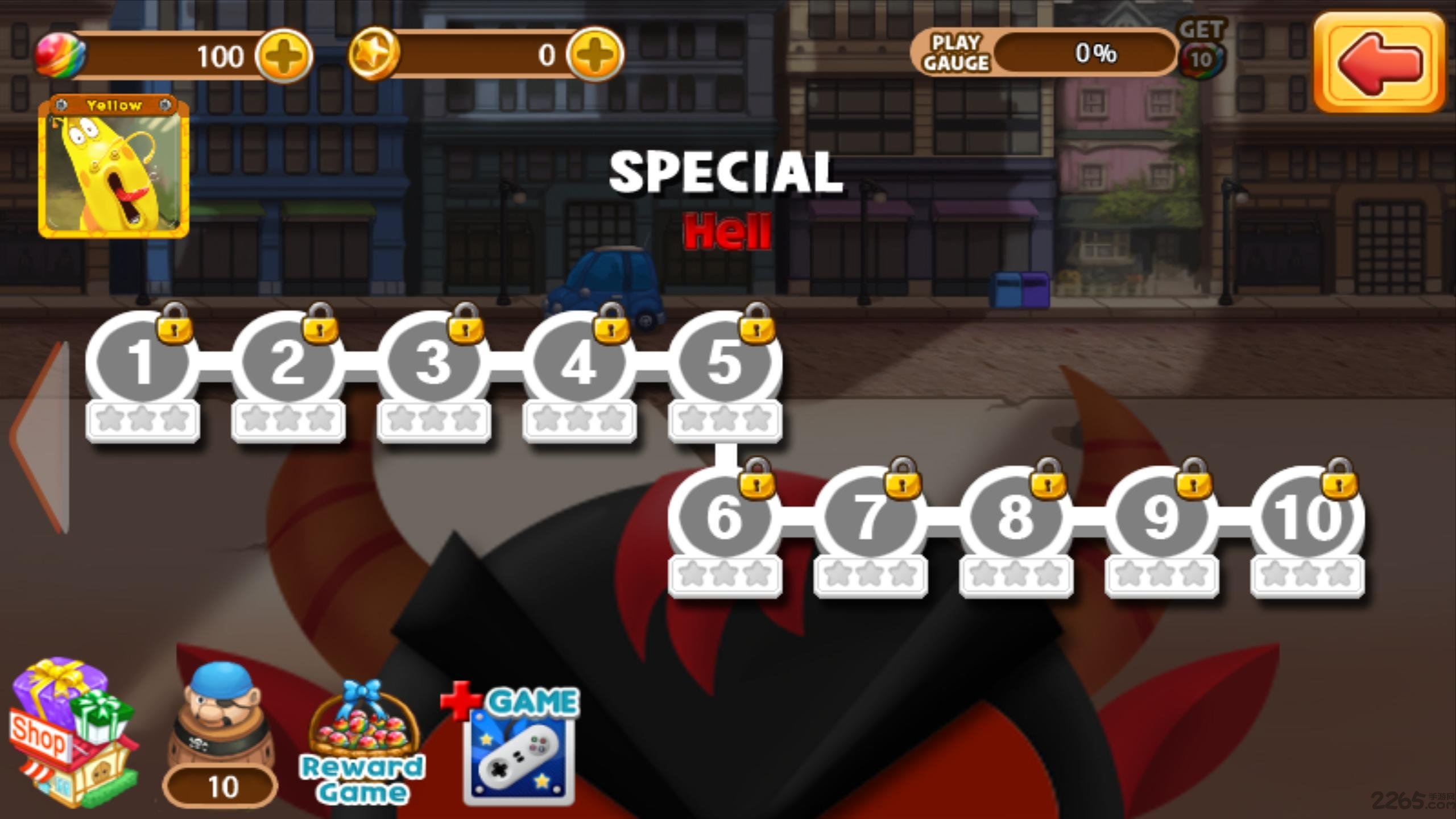The image size is (1456, 819).
Task: Tap the lock on level 5
Action: [x=756, y=327]
